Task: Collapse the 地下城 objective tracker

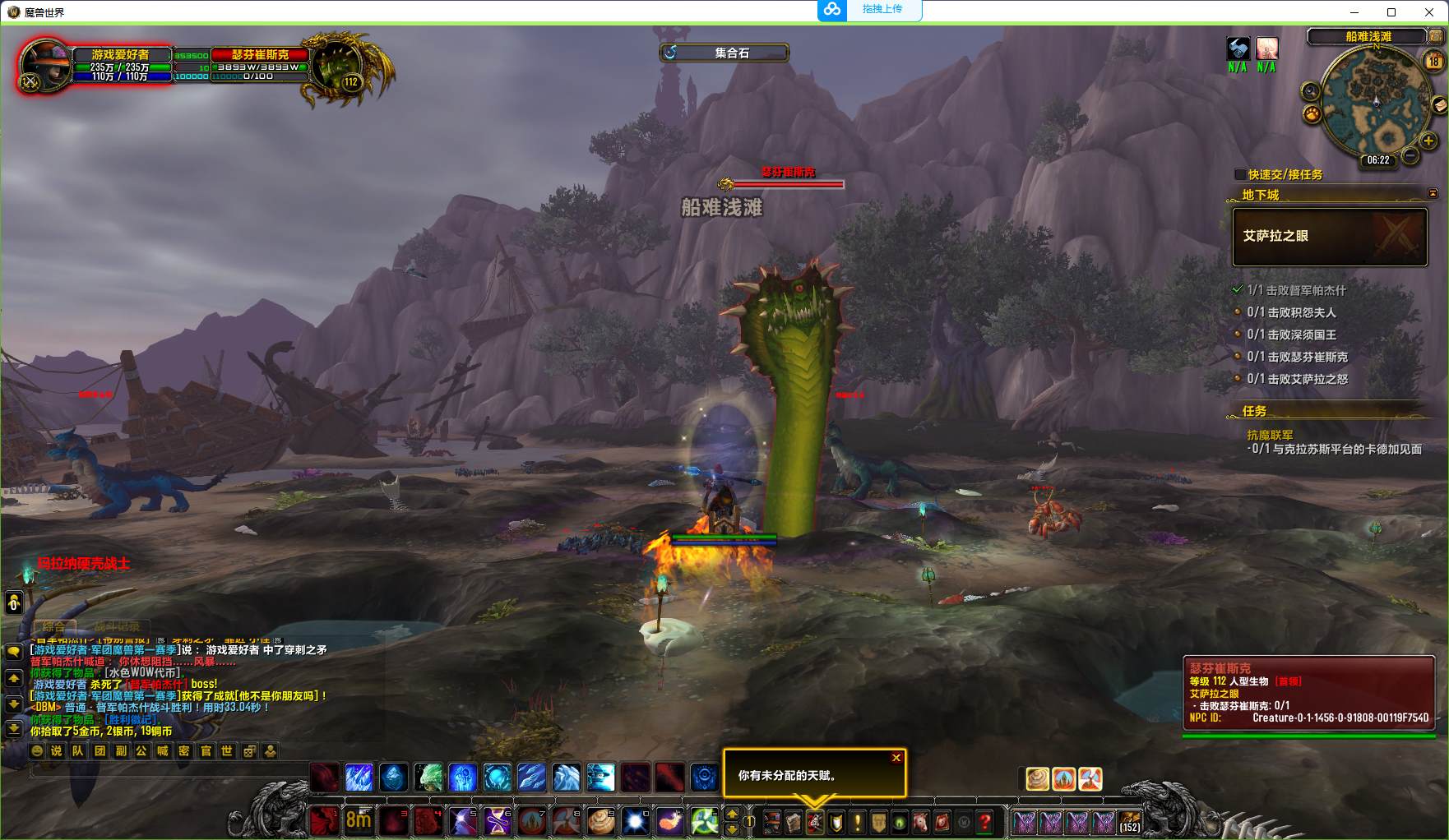Action: tap(1433, 194)
